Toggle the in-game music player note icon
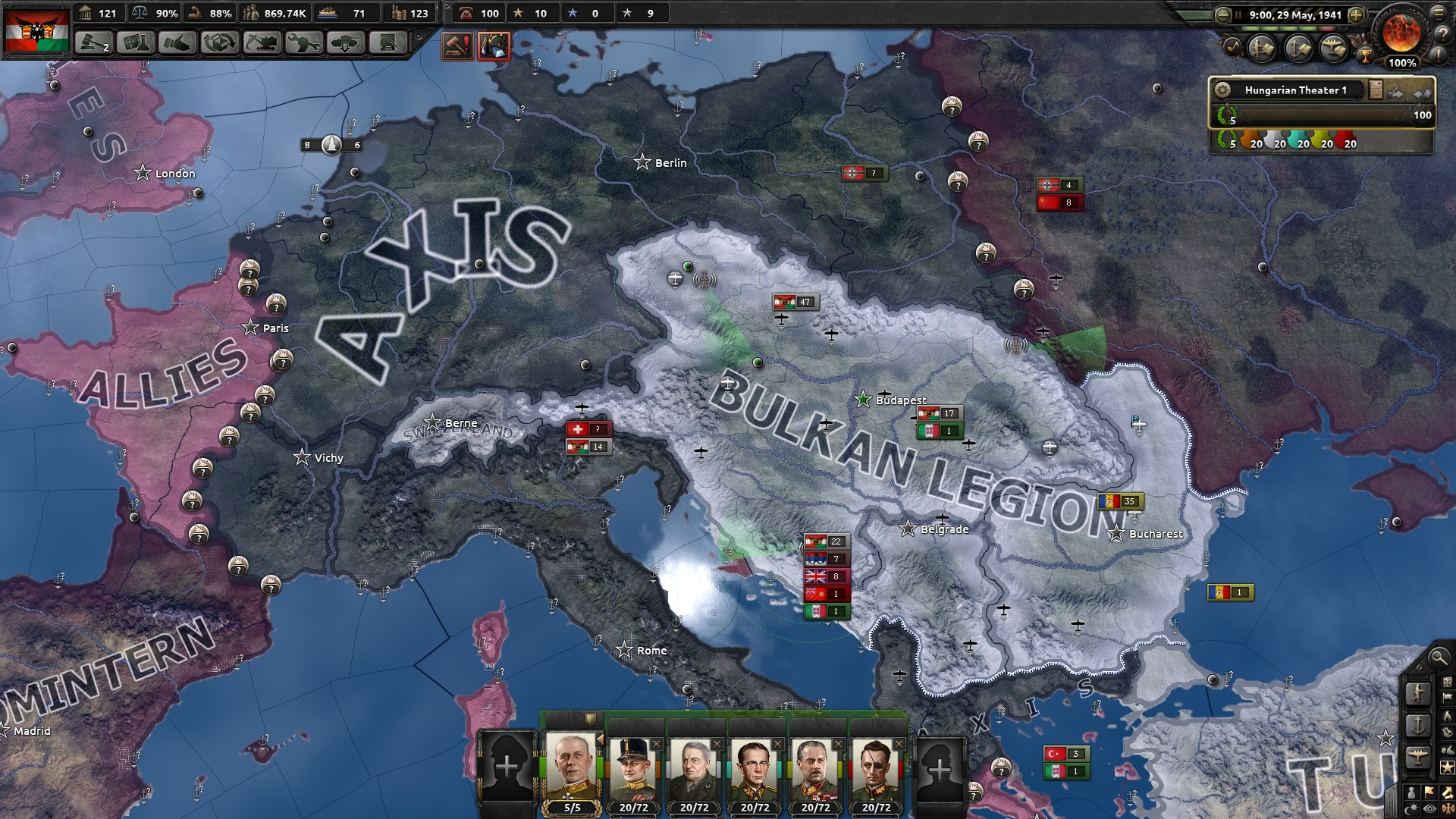The image size is (1456, 819). (1233, 48)
